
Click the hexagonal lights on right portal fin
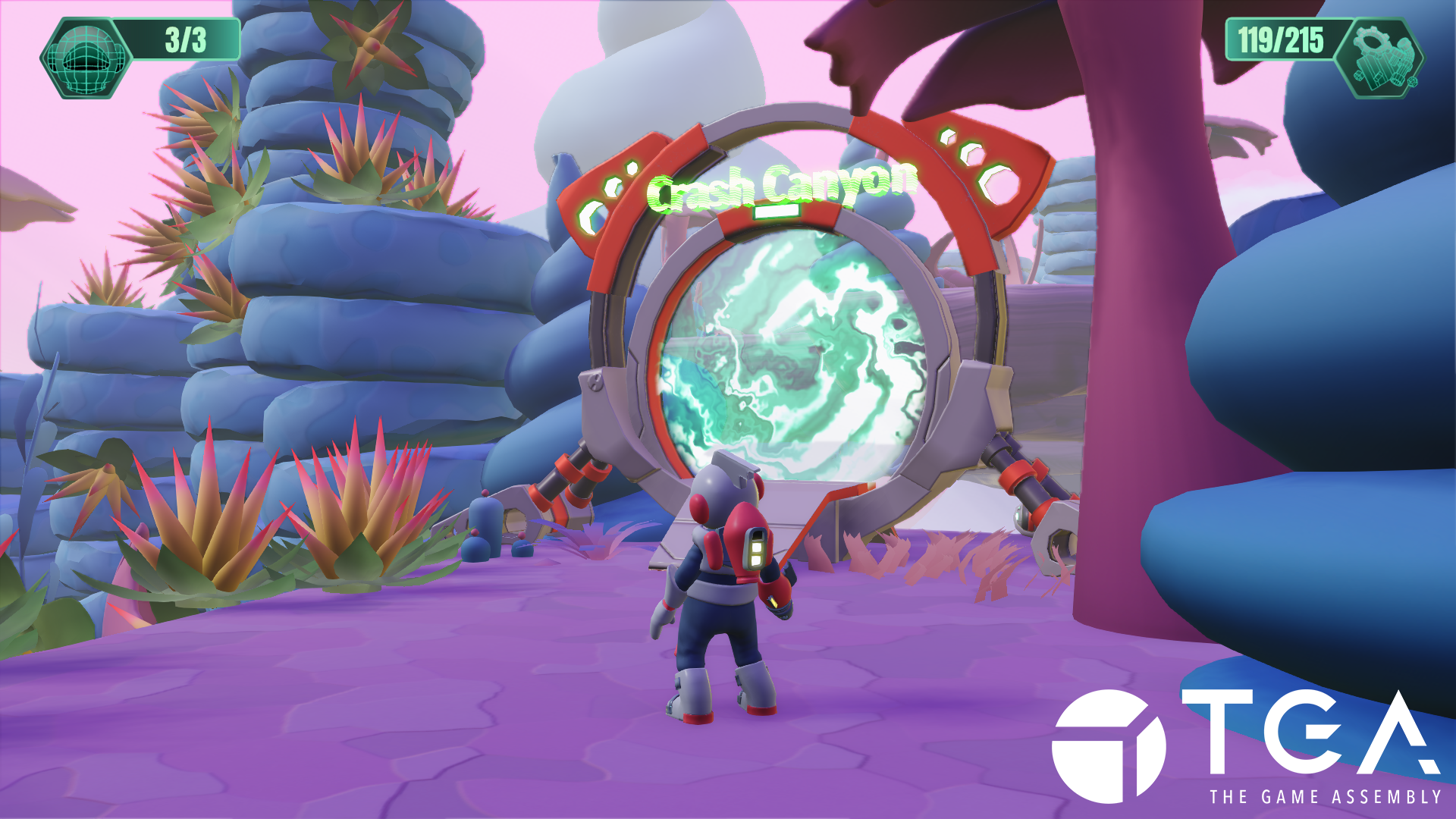[x=974, y=161]
